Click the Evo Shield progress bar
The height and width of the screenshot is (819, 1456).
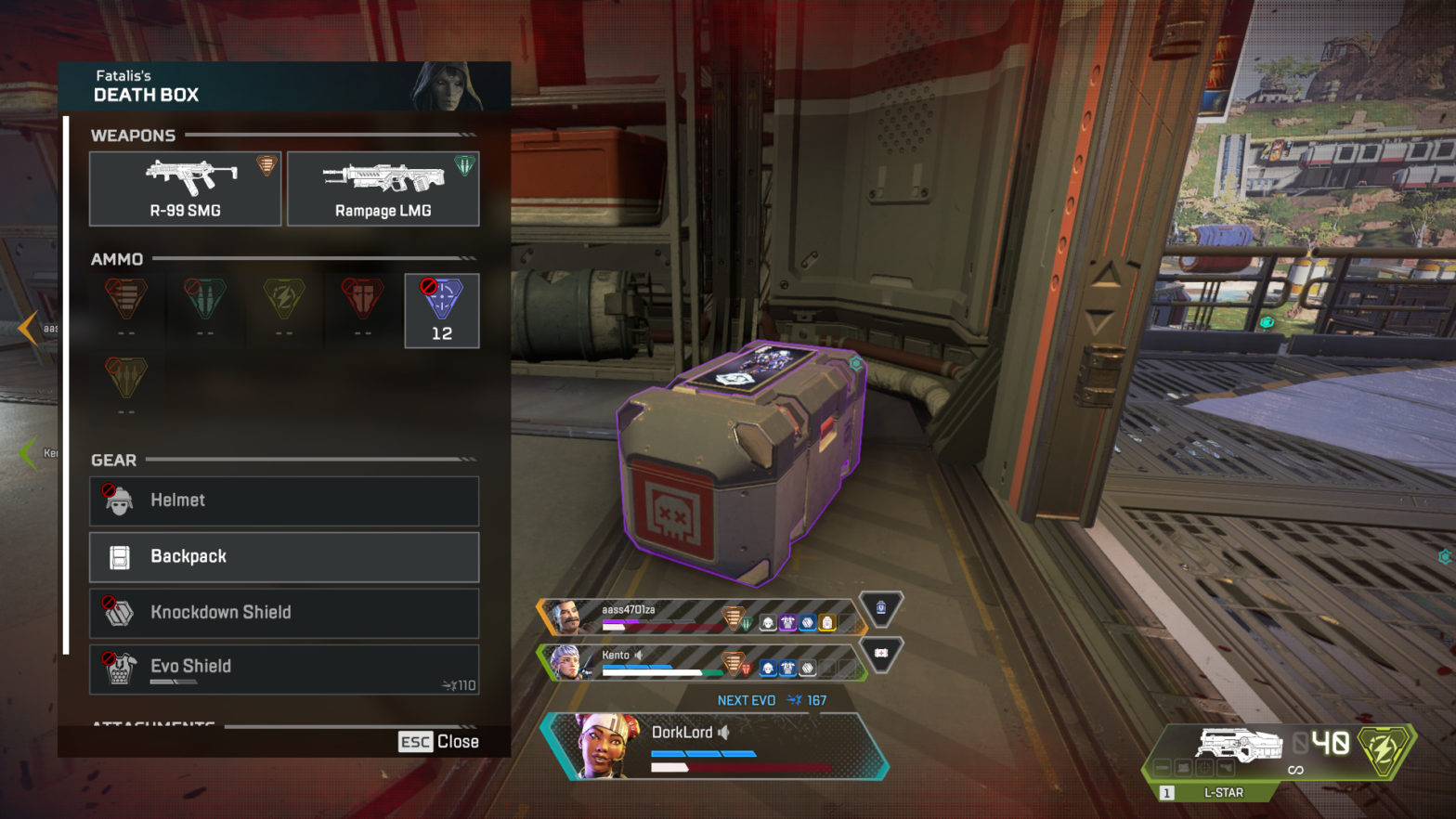click(x=172, y=679)
